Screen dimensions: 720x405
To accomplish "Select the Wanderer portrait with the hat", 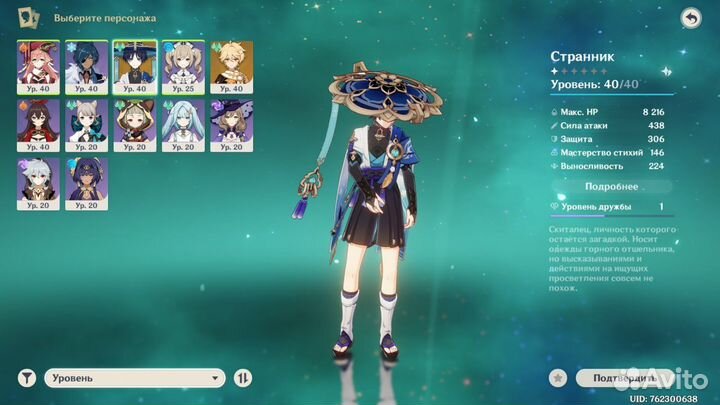I will click(x=131, y=64).
